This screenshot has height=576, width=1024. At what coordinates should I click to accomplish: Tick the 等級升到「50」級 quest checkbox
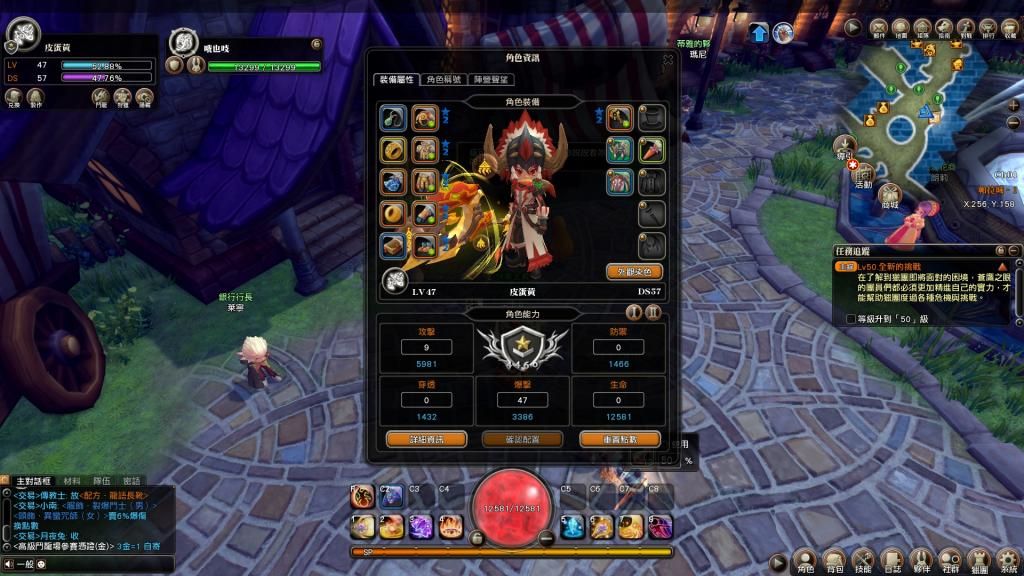click(850, 319)
